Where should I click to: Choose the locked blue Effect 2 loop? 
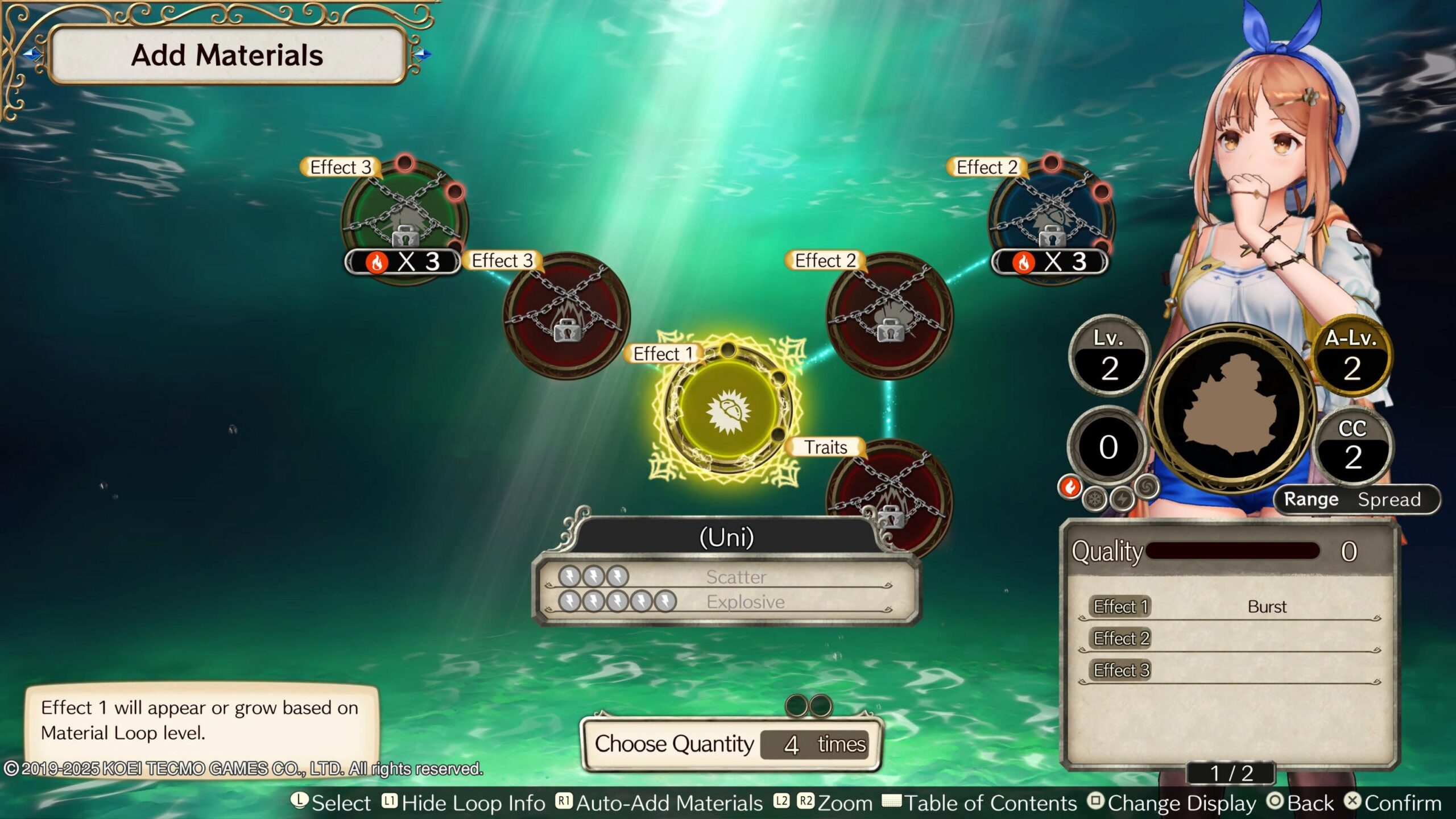1051,219
